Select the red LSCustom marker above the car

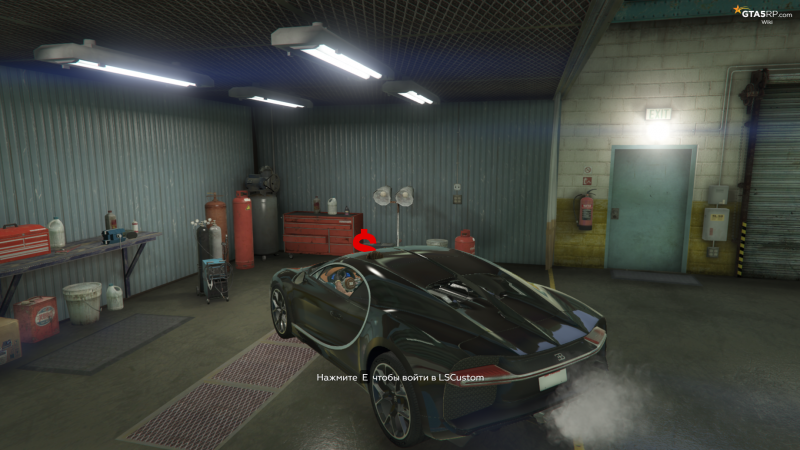click(368, 240)
